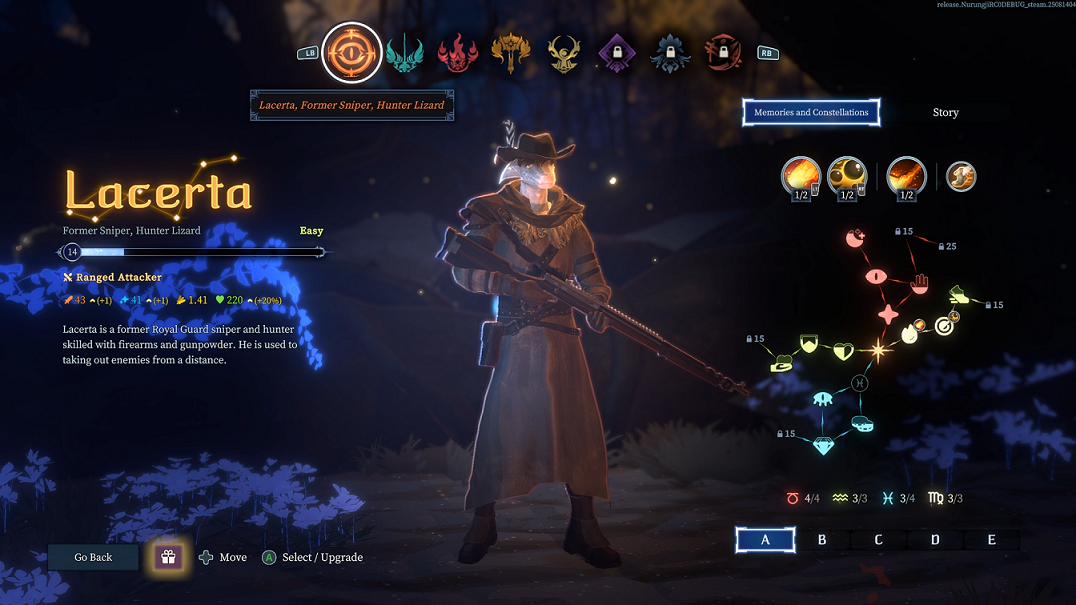Switch to constellation loadout B
1076x605 pixels.
click(x=822, y=540)
